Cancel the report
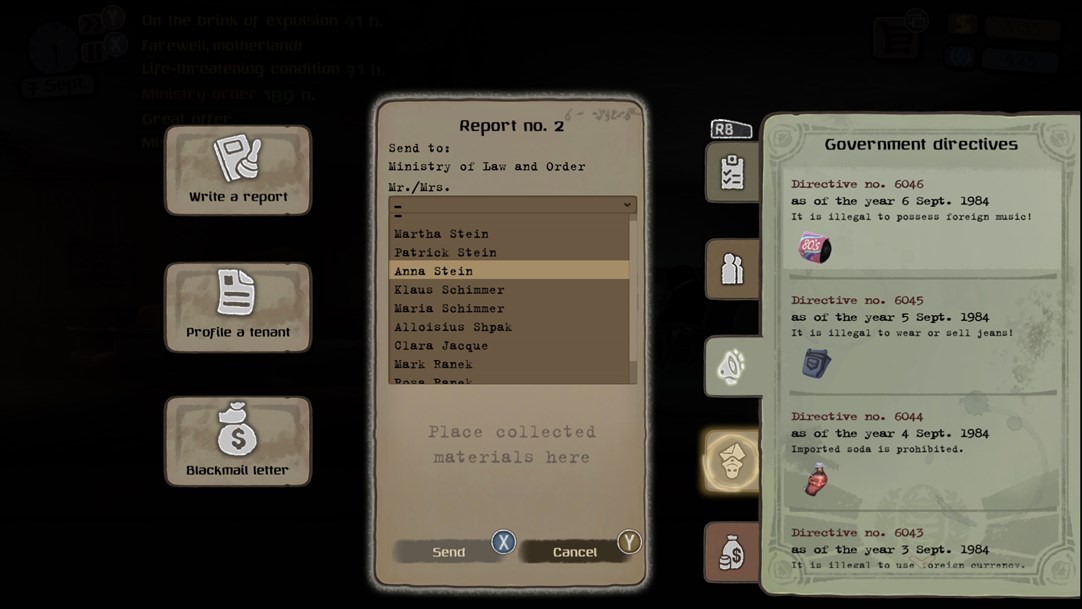The width and height of the screenshot is (1082, 609). pyautogui.click(x=575, y=552)
